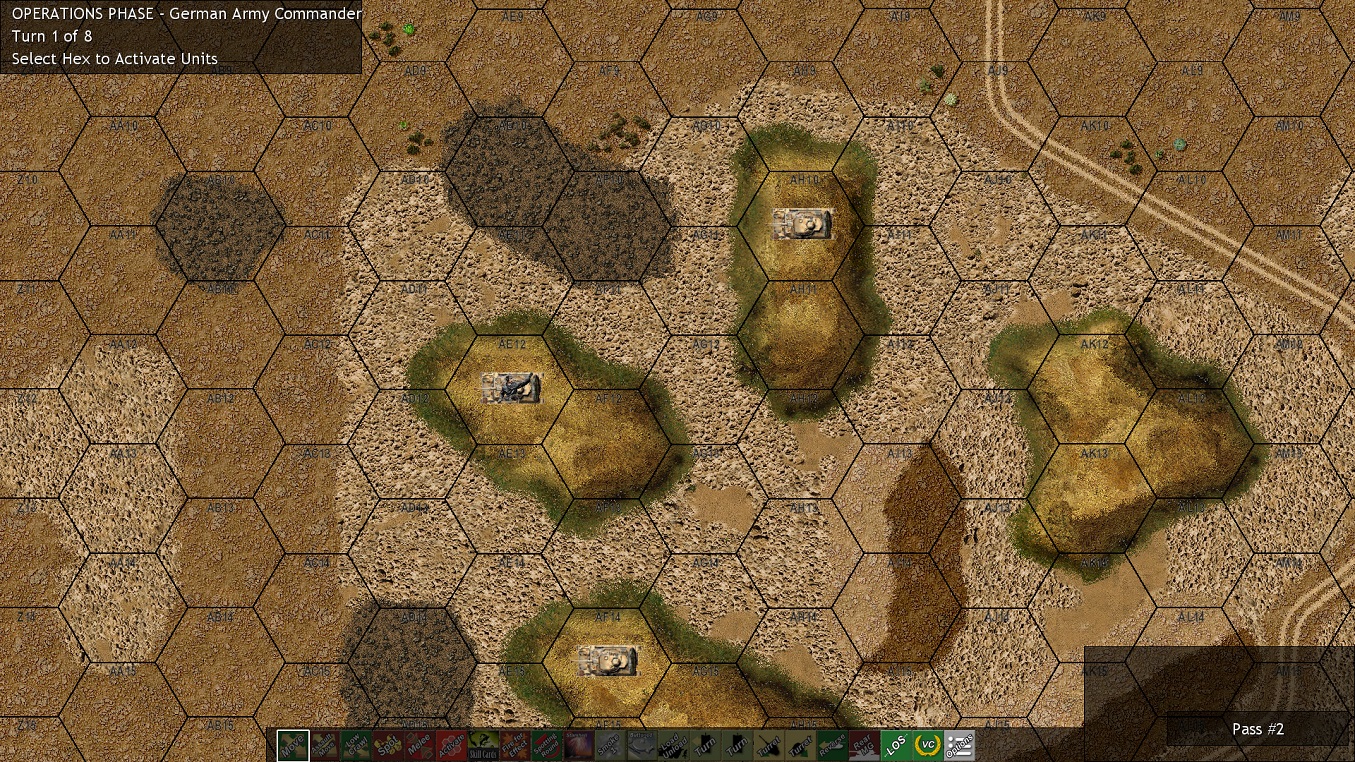
Task: Click the Pass #2 button
Action: point(1257,729)
